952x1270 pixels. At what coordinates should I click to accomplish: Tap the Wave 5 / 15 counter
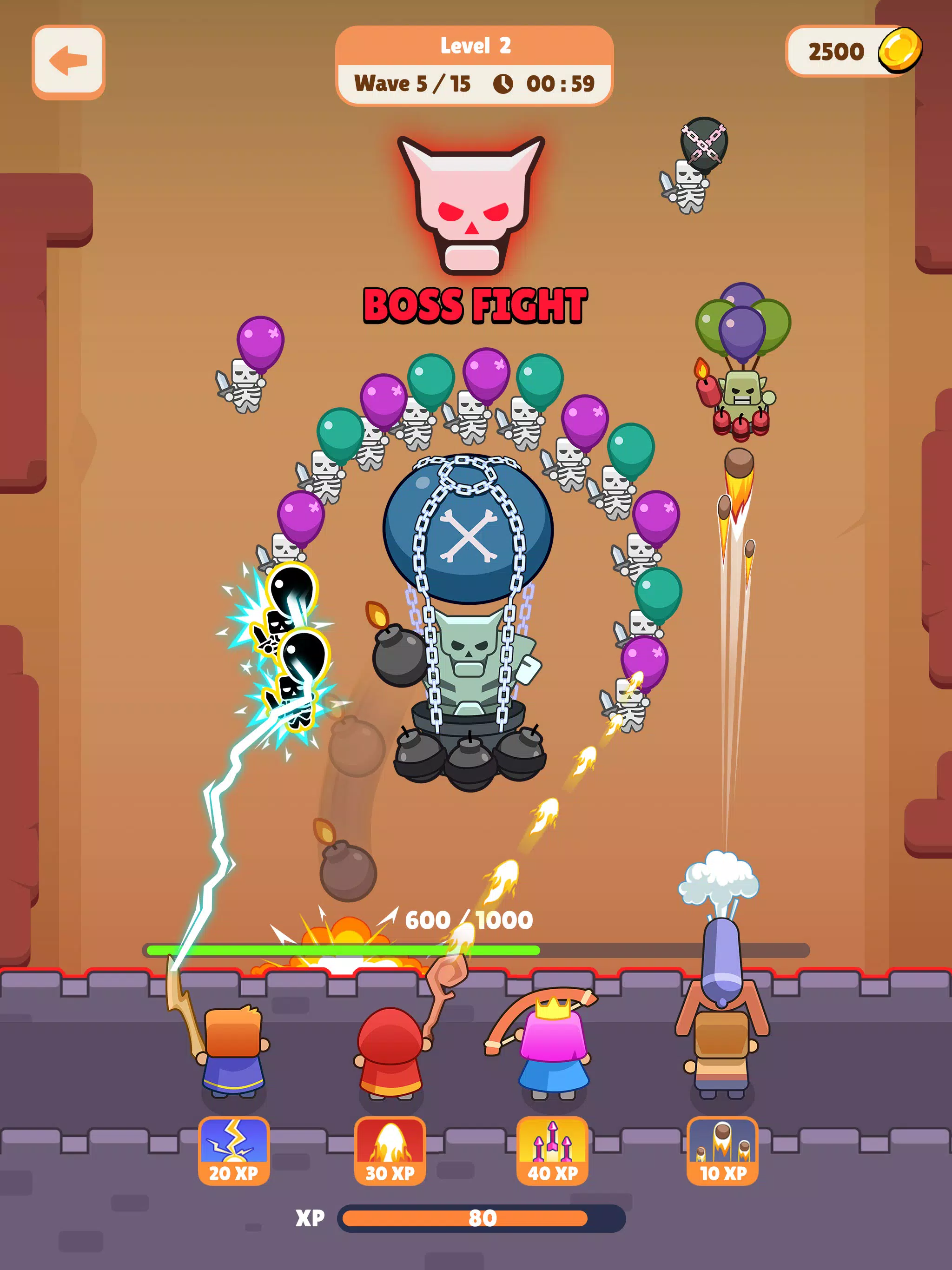(413, 83)
